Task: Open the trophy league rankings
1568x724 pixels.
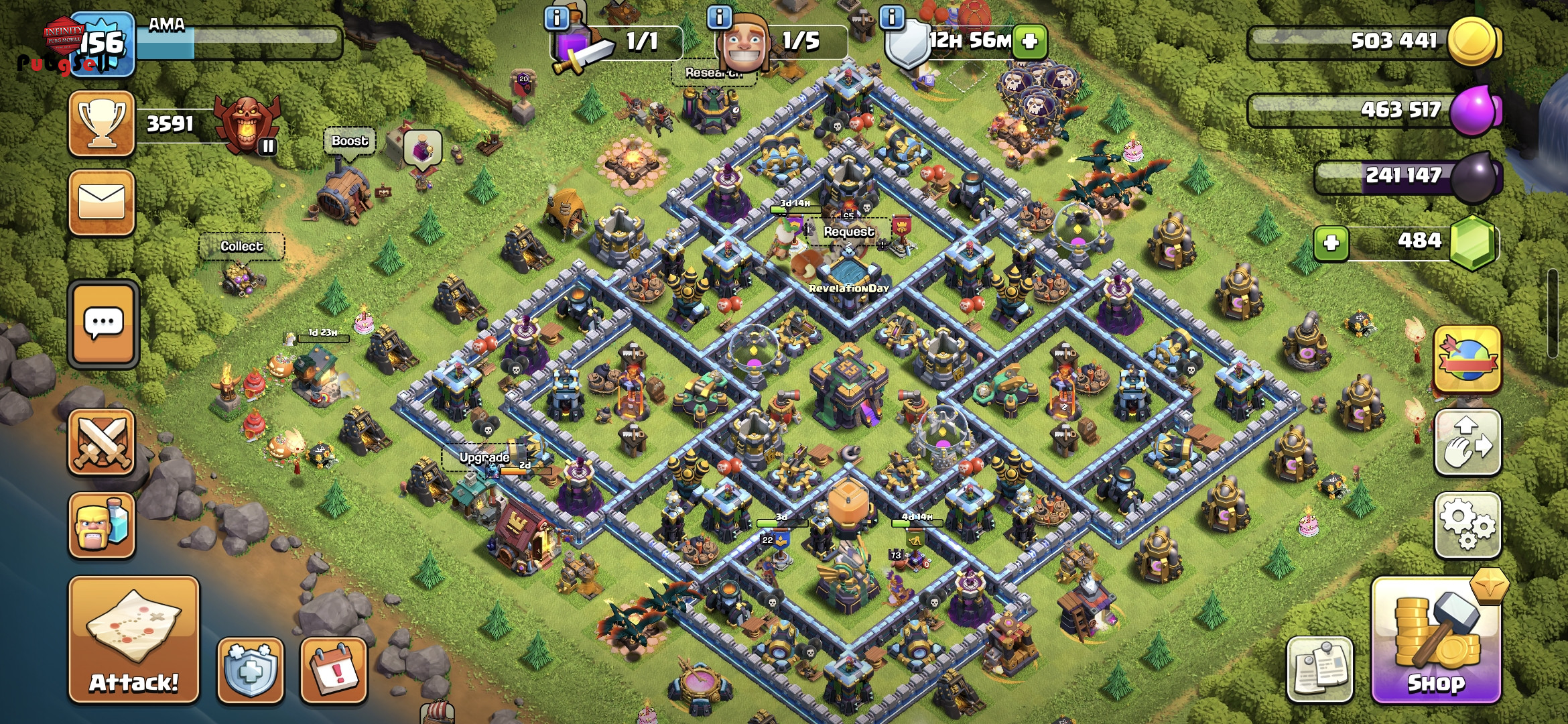Action: [102, 124]
